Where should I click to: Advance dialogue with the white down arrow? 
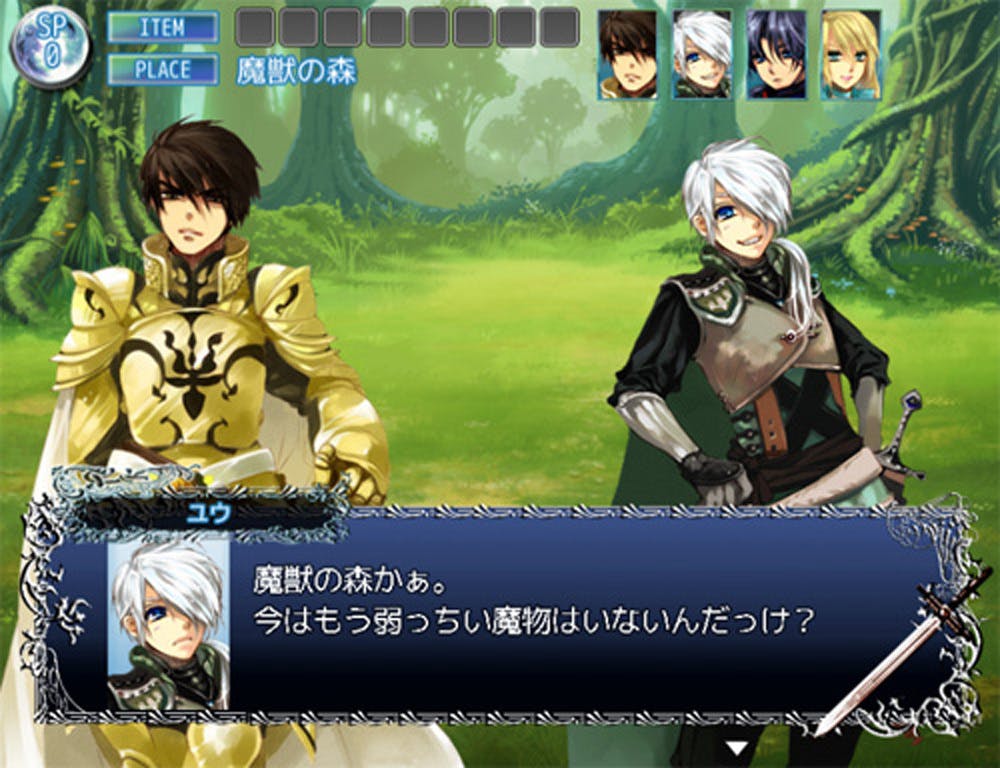(x=737, y=747)
